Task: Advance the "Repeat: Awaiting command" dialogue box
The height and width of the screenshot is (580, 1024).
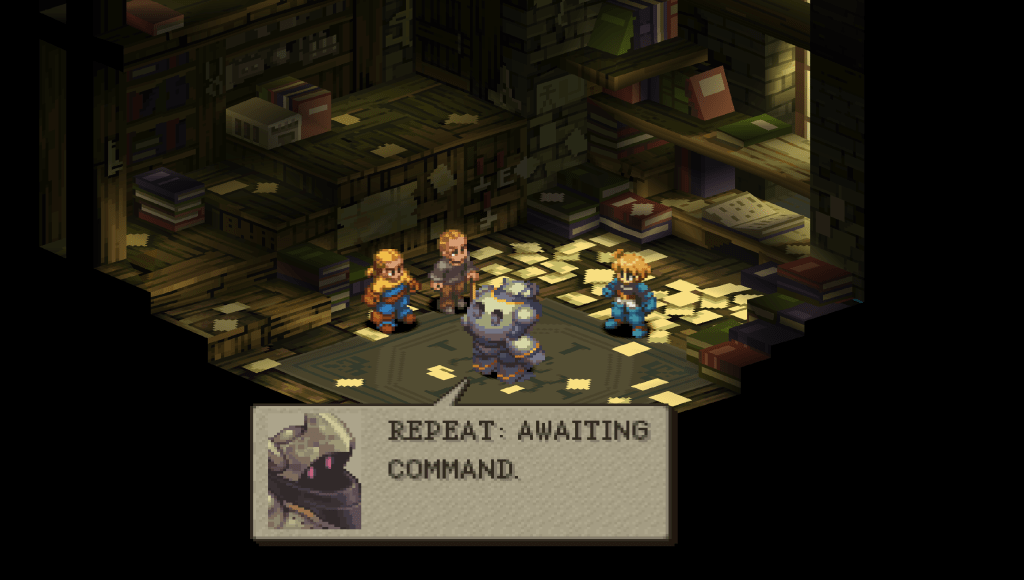Action: [x=464, y=473]
